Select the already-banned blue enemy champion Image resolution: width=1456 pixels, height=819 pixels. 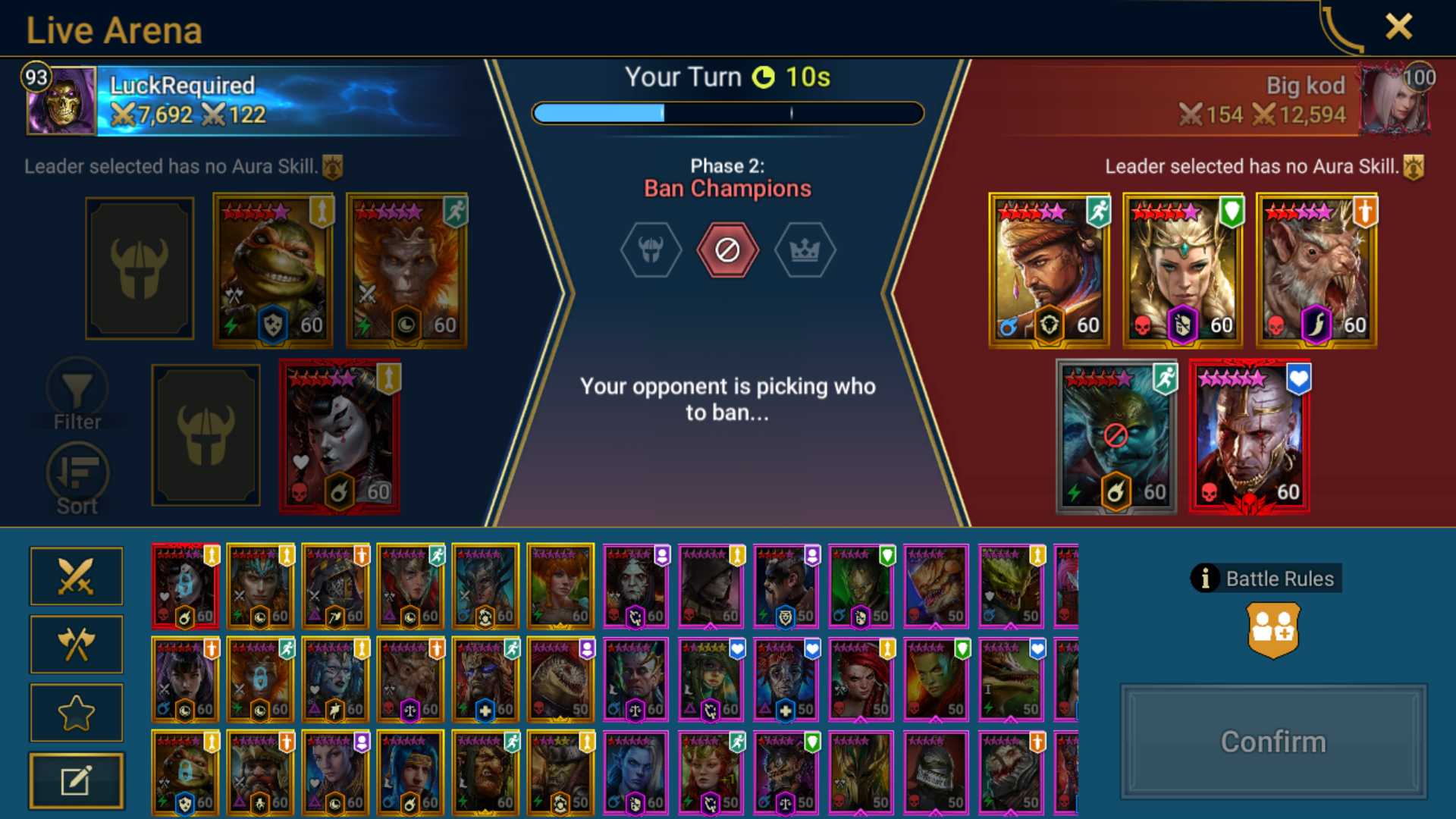tap(1116, 437)
